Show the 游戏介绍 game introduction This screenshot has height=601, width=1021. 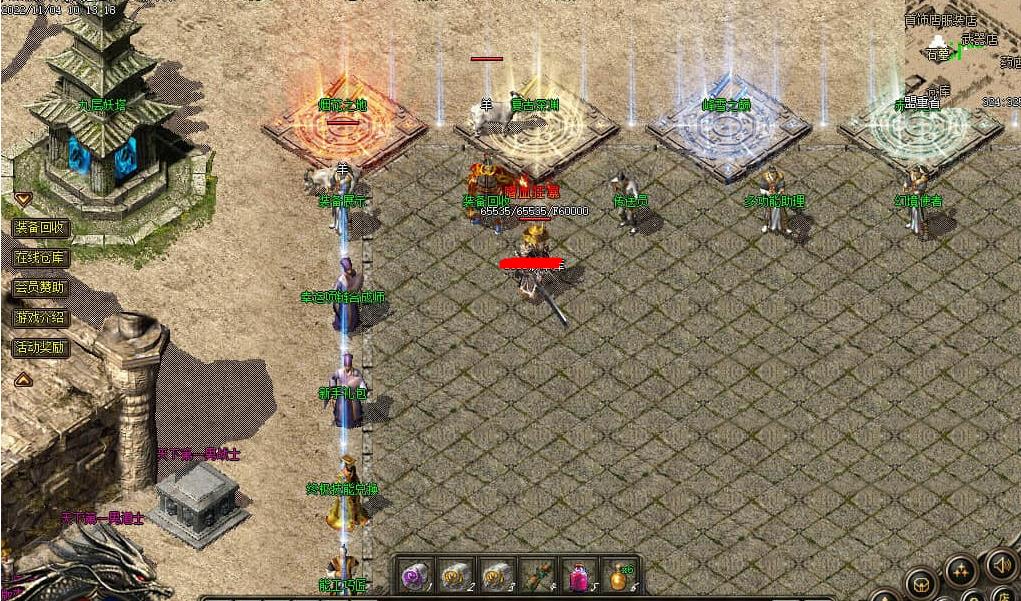(41, 317)
